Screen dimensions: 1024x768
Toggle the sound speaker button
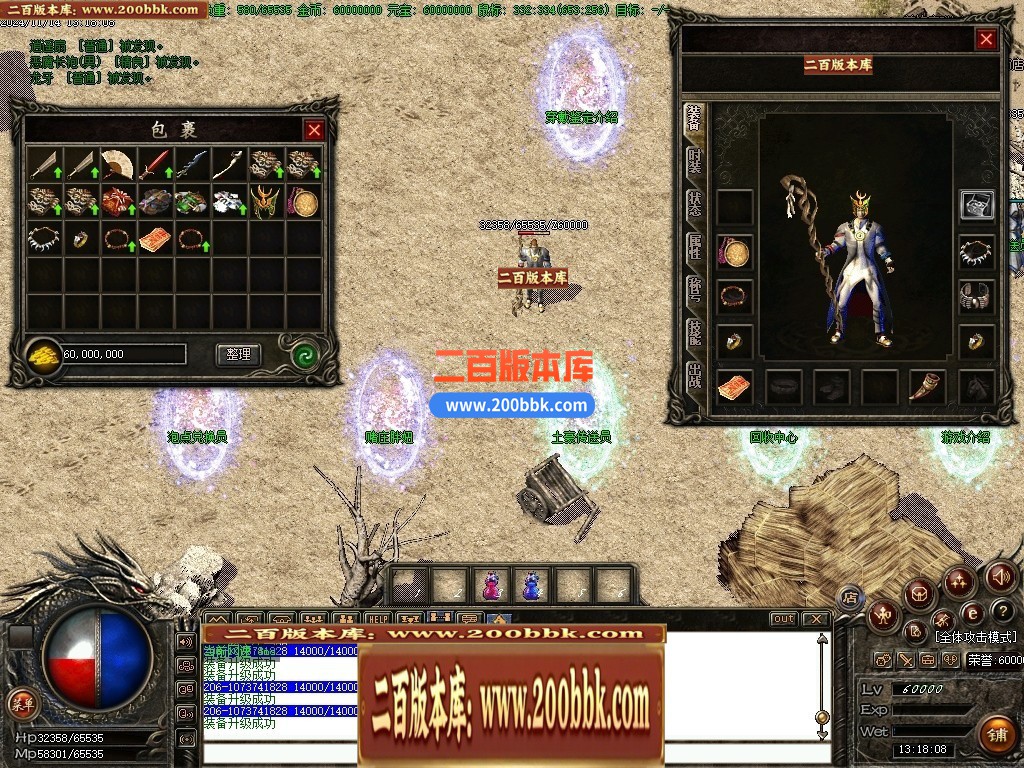pos(1001,576)
